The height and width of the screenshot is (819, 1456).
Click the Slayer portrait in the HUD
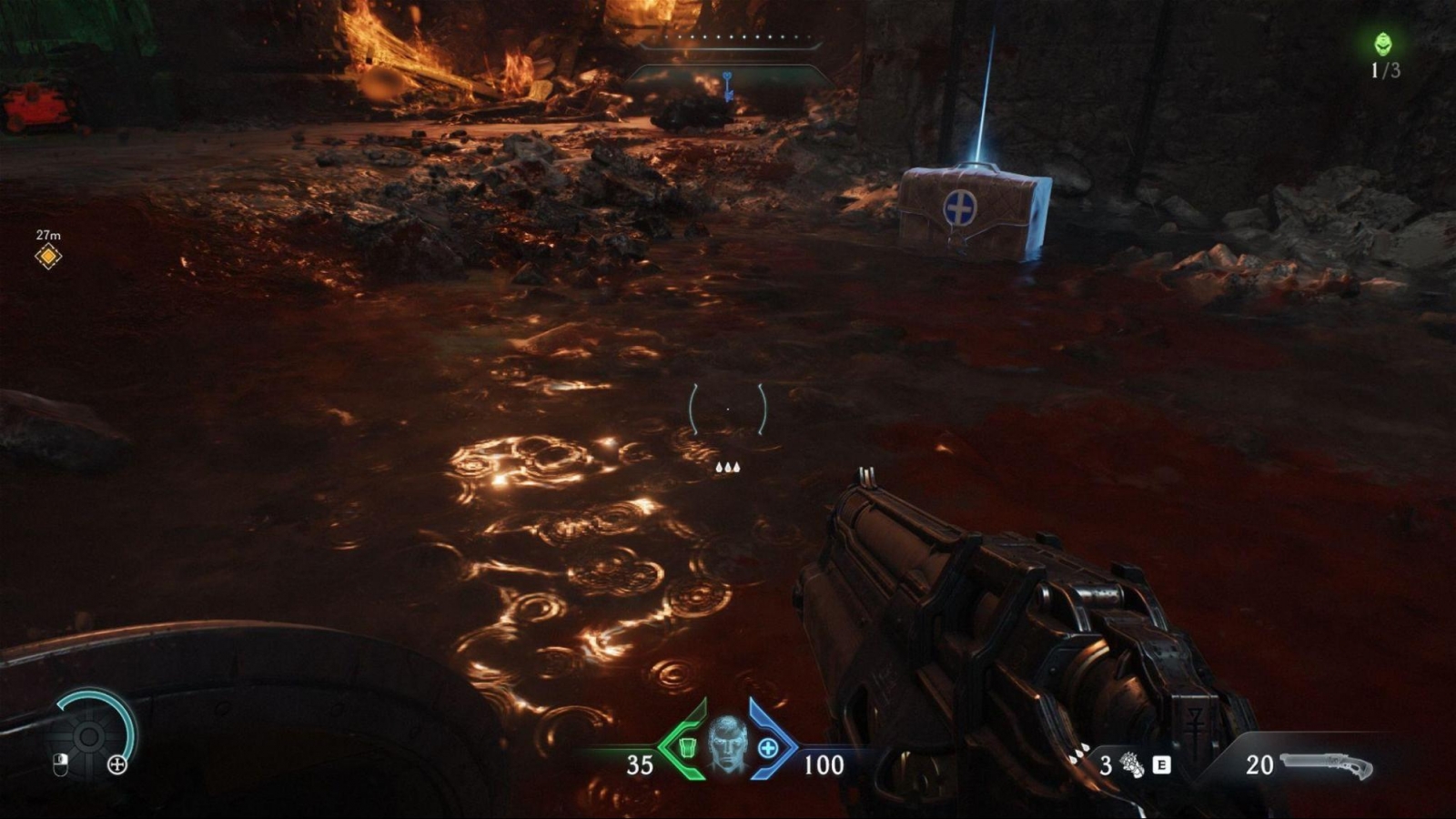coord(728,743)
